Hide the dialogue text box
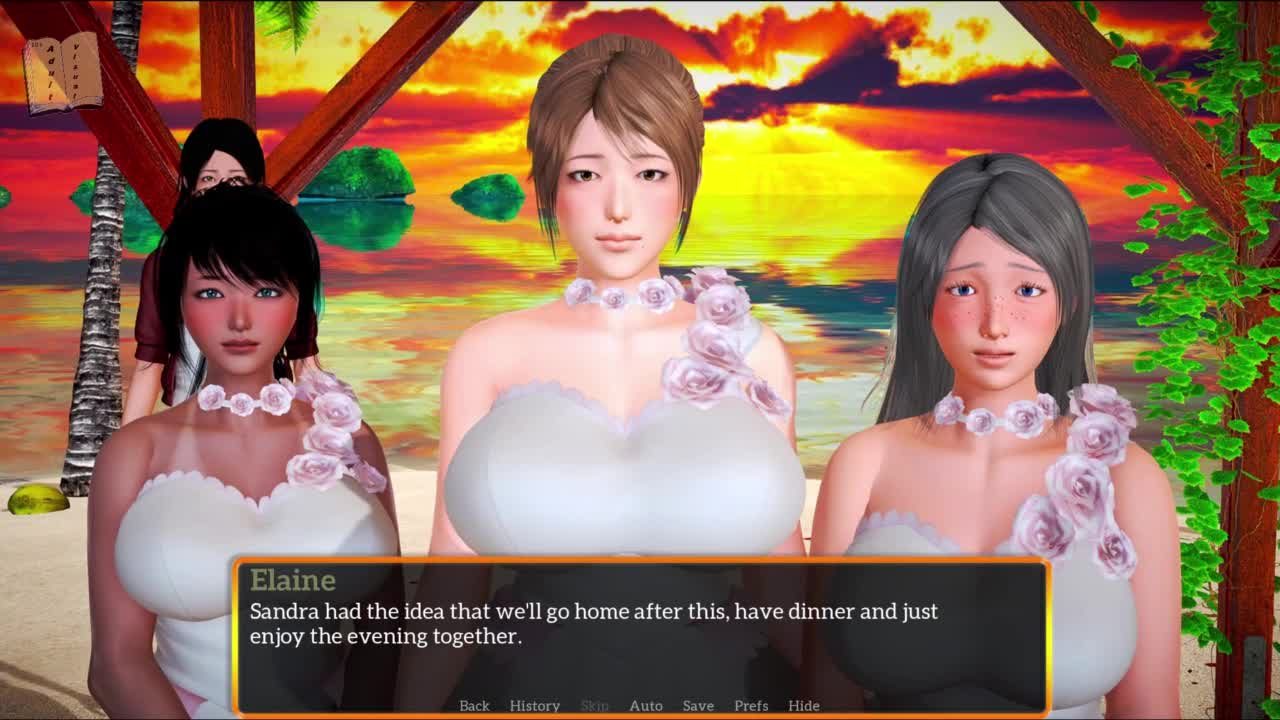 [x=803, y=705]
